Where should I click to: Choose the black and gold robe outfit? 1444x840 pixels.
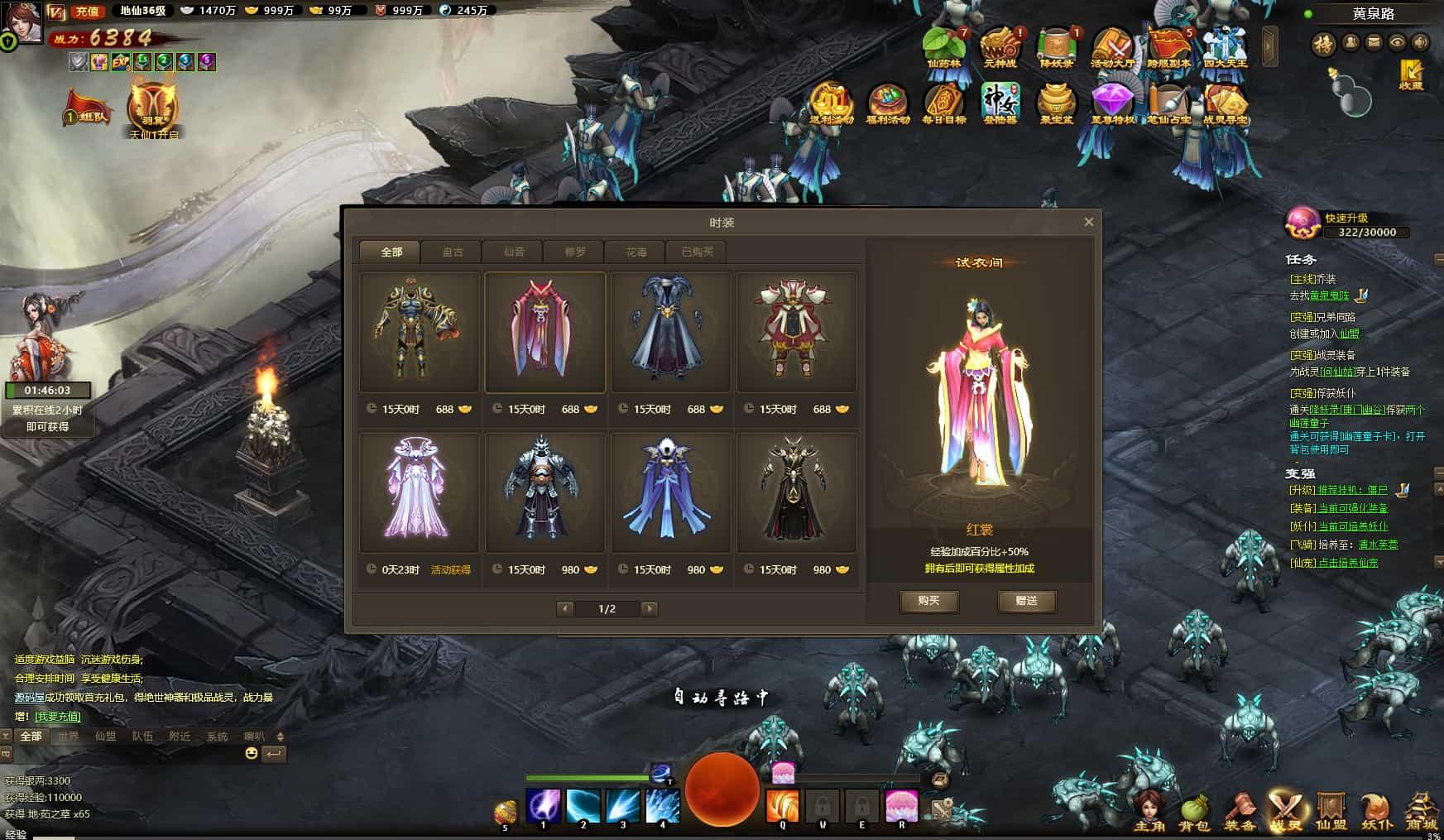795,492
